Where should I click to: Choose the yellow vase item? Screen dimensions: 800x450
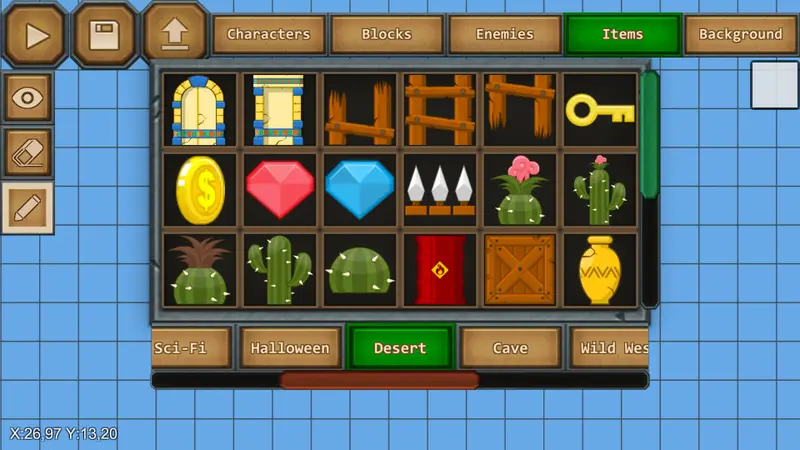point(600,270)
